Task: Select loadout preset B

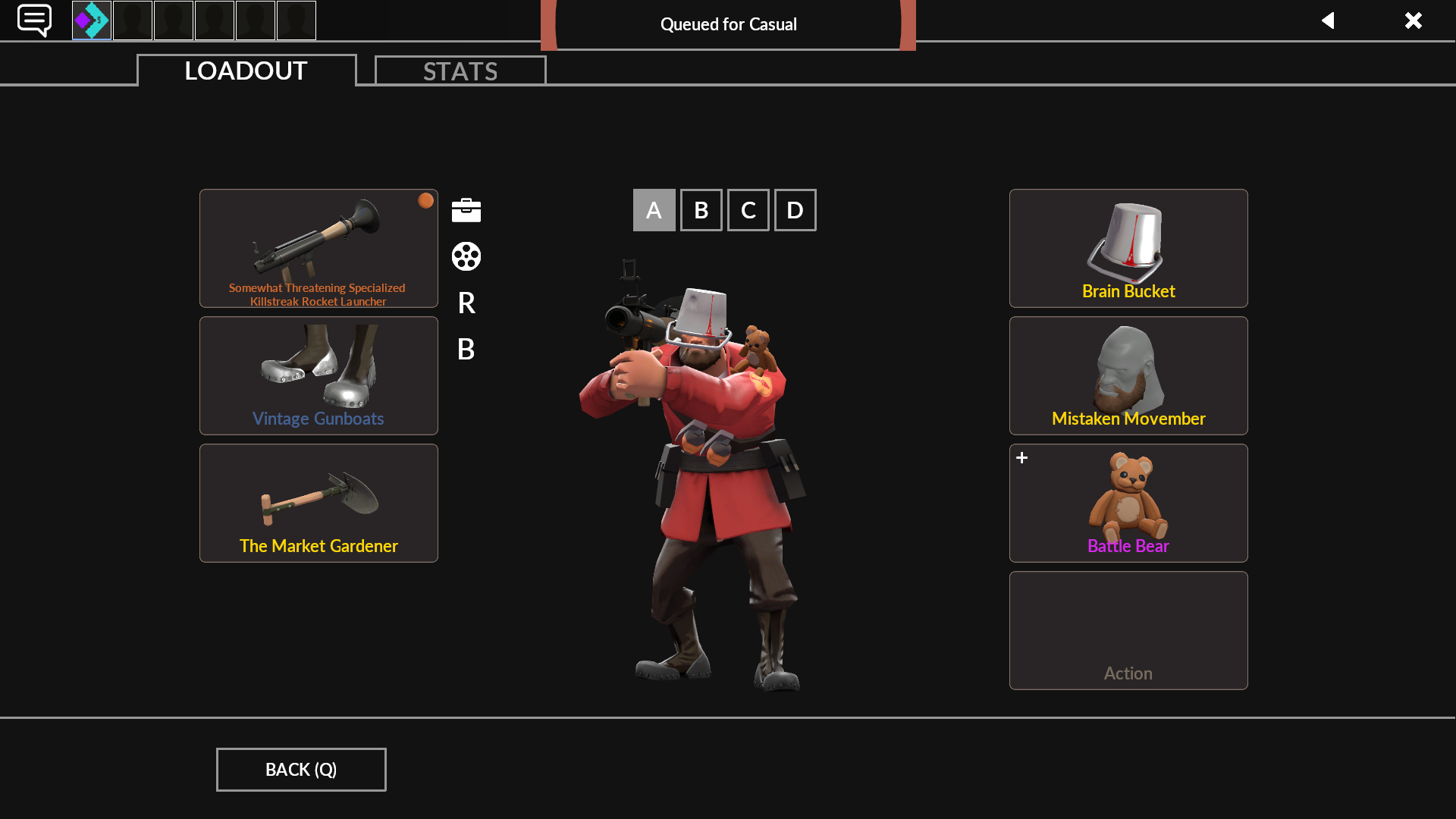Action: tap(701, 209)
